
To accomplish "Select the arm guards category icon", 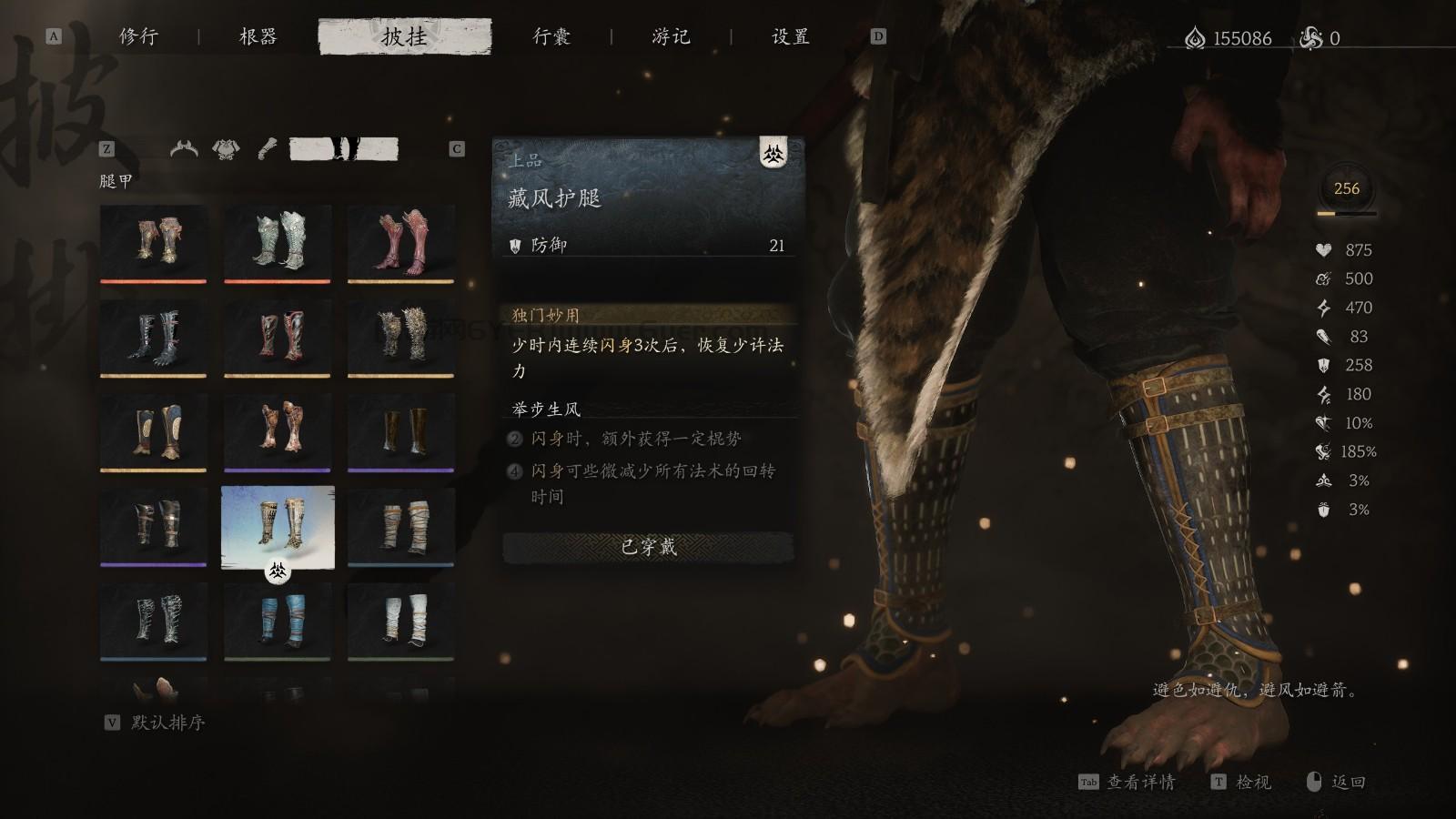I will (266, 148).
